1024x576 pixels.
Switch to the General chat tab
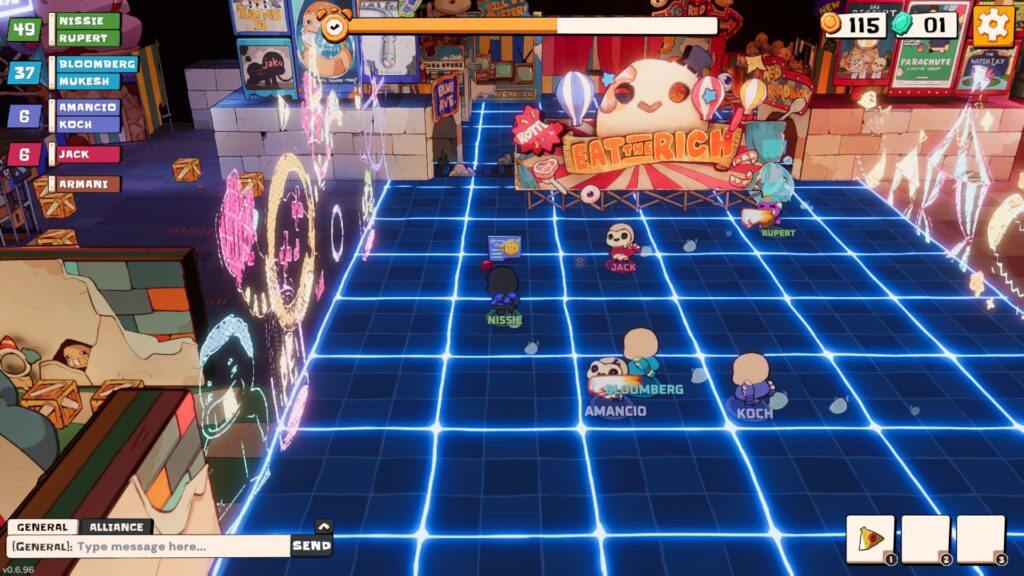click(x=42, y=527)
